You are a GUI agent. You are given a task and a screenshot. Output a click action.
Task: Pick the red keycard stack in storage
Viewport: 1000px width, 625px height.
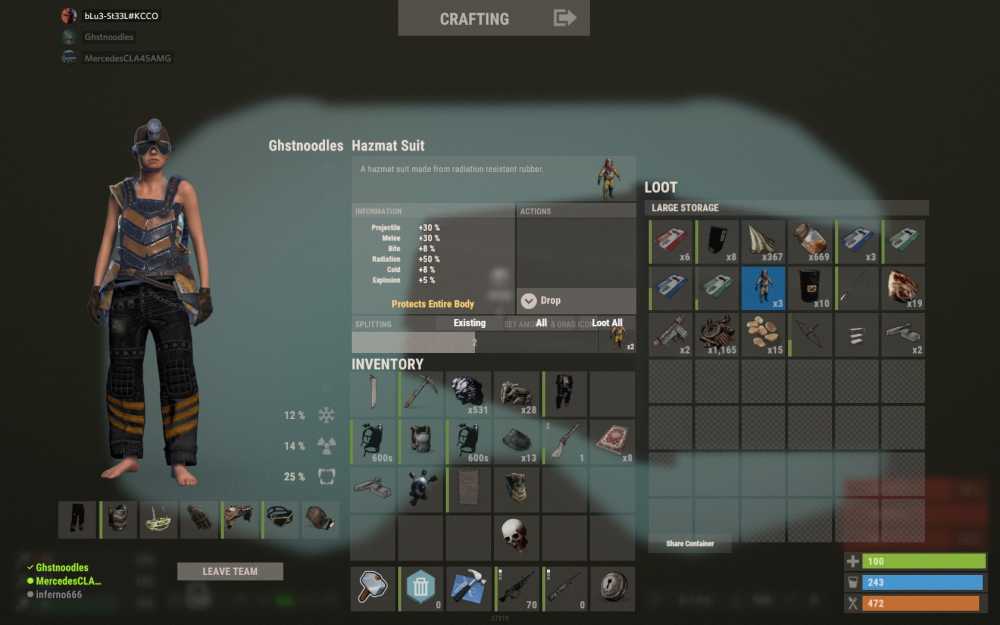pyautogui.click(x=672, y=242)
